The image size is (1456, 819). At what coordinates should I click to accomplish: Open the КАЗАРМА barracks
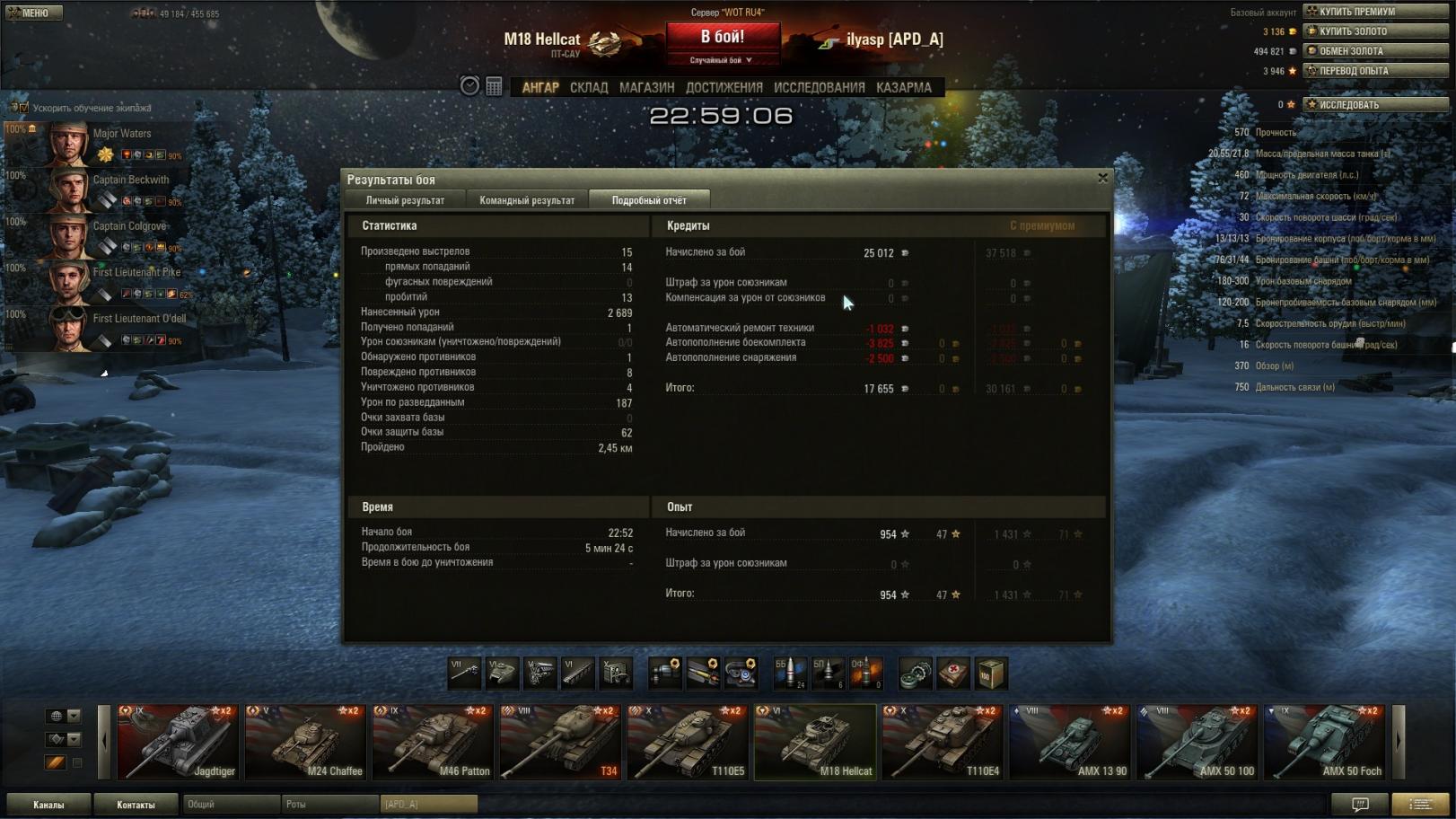[x=903, y=87]
